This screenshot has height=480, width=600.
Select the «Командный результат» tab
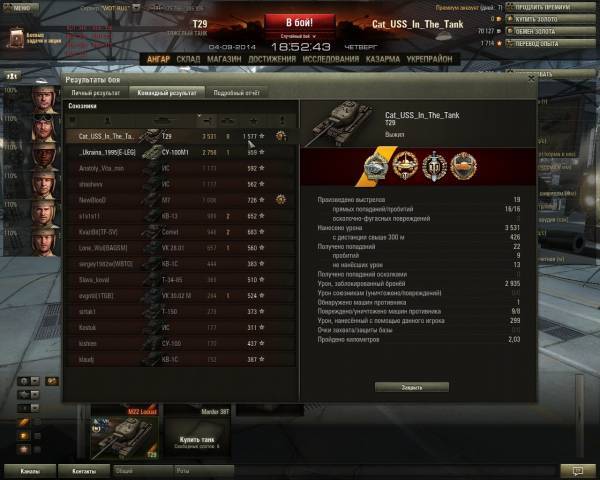167,92
